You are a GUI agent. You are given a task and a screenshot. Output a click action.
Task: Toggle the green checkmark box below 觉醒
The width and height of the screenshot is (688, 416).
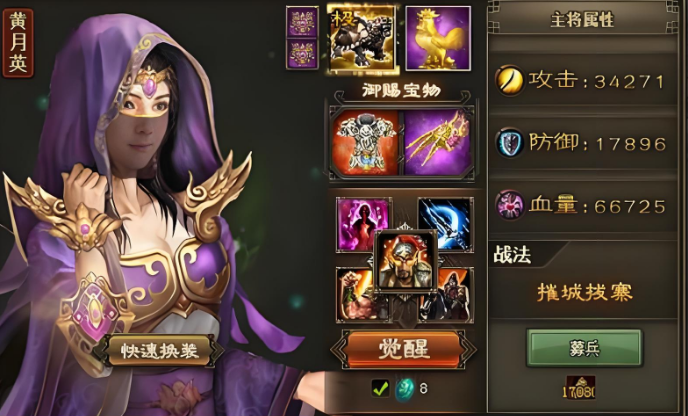point(380,388)
